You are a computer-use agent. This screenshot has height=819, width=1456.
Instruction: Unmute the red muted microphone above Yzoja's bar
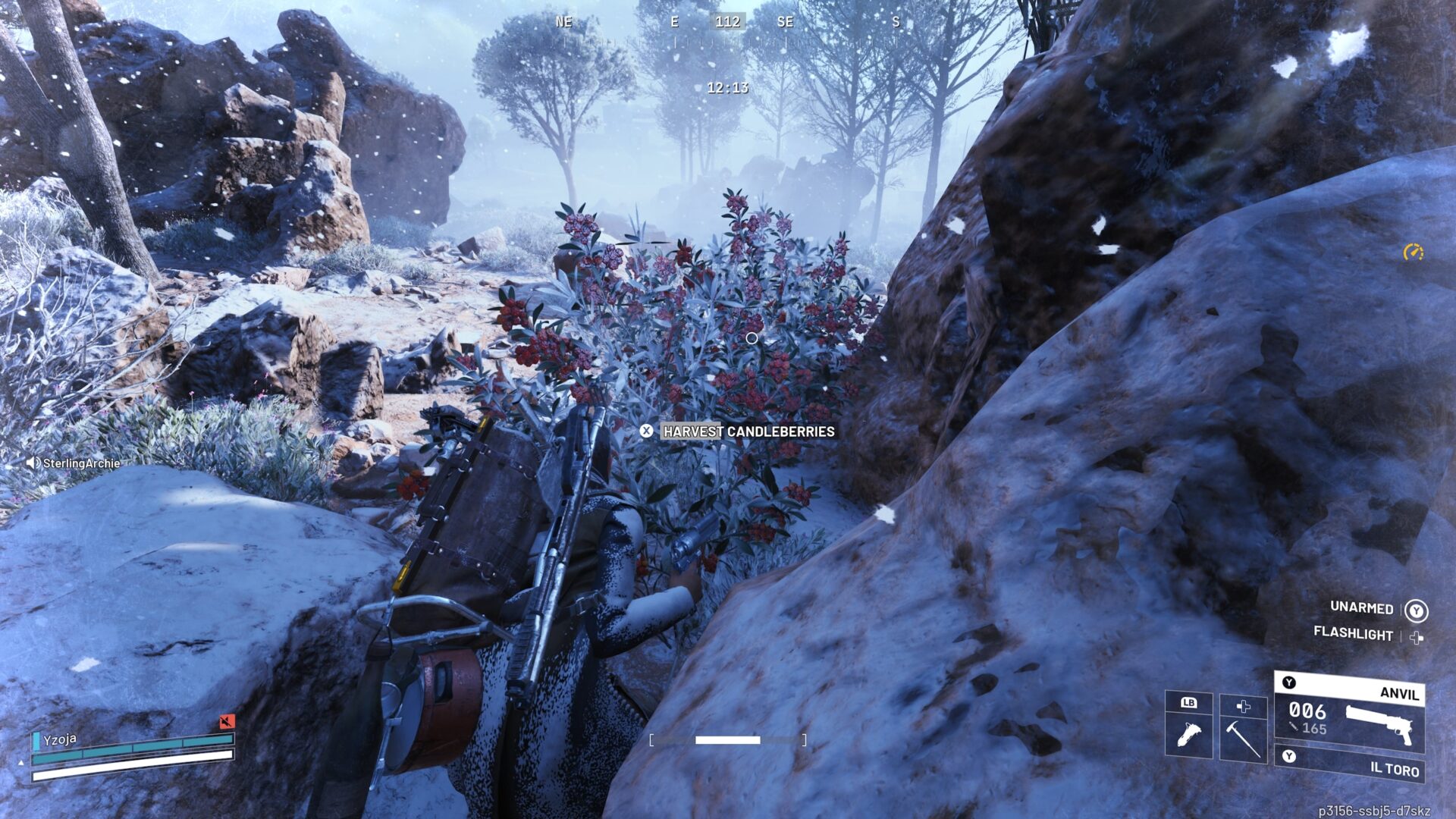[227, 721]
